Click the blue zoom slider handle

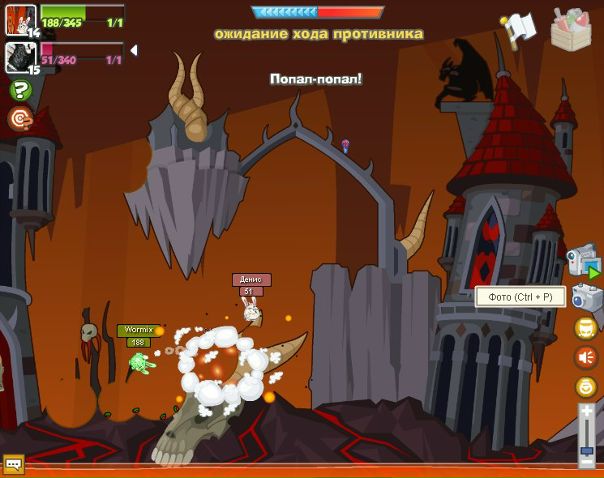587,452
